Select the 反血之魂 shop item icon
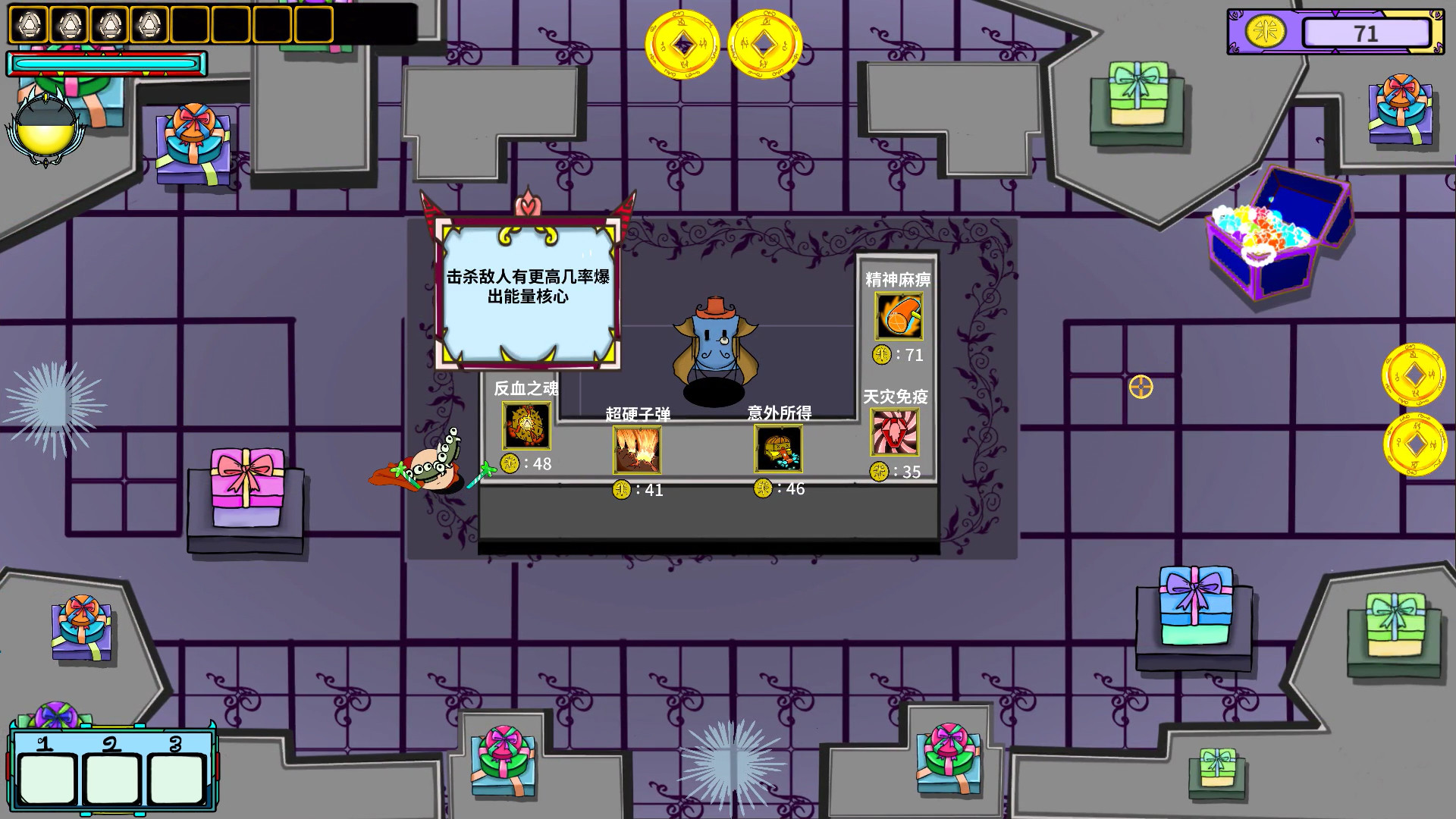Screen dimensions: 1456x819 click(526, 427)
